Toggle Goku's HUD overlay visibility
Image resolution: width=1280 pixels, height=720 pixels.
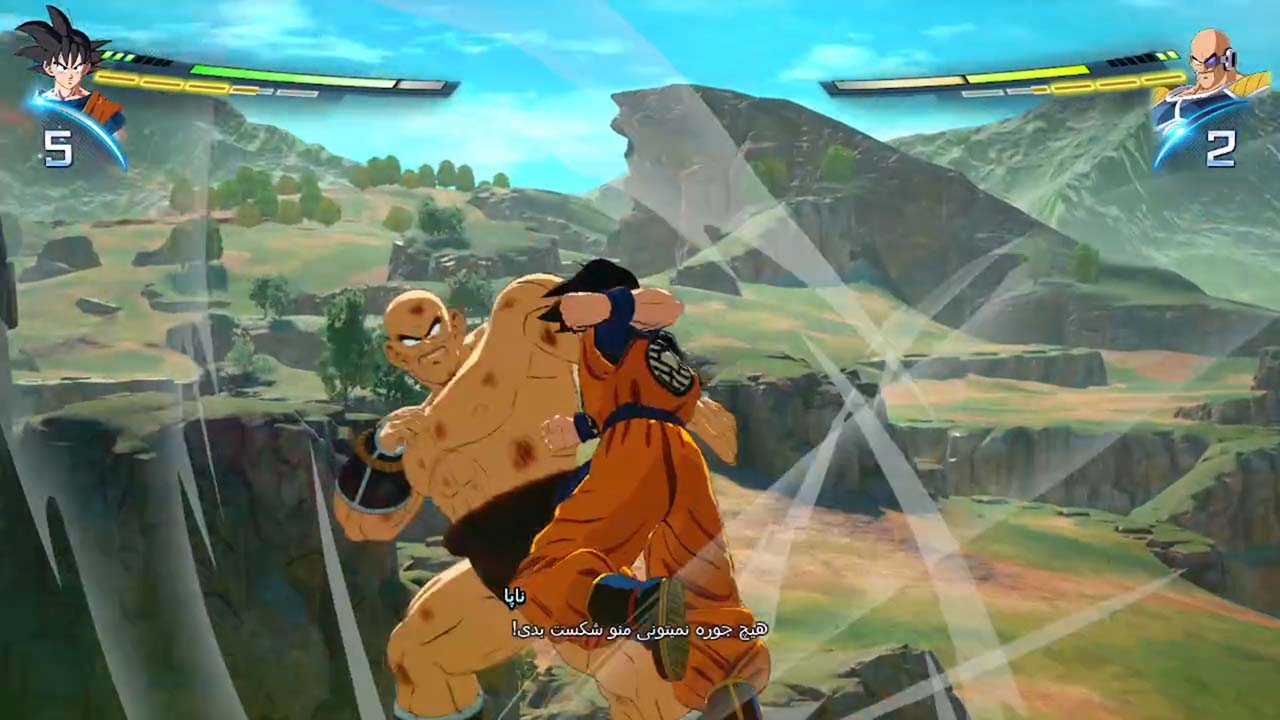click(x=150, y=75)
